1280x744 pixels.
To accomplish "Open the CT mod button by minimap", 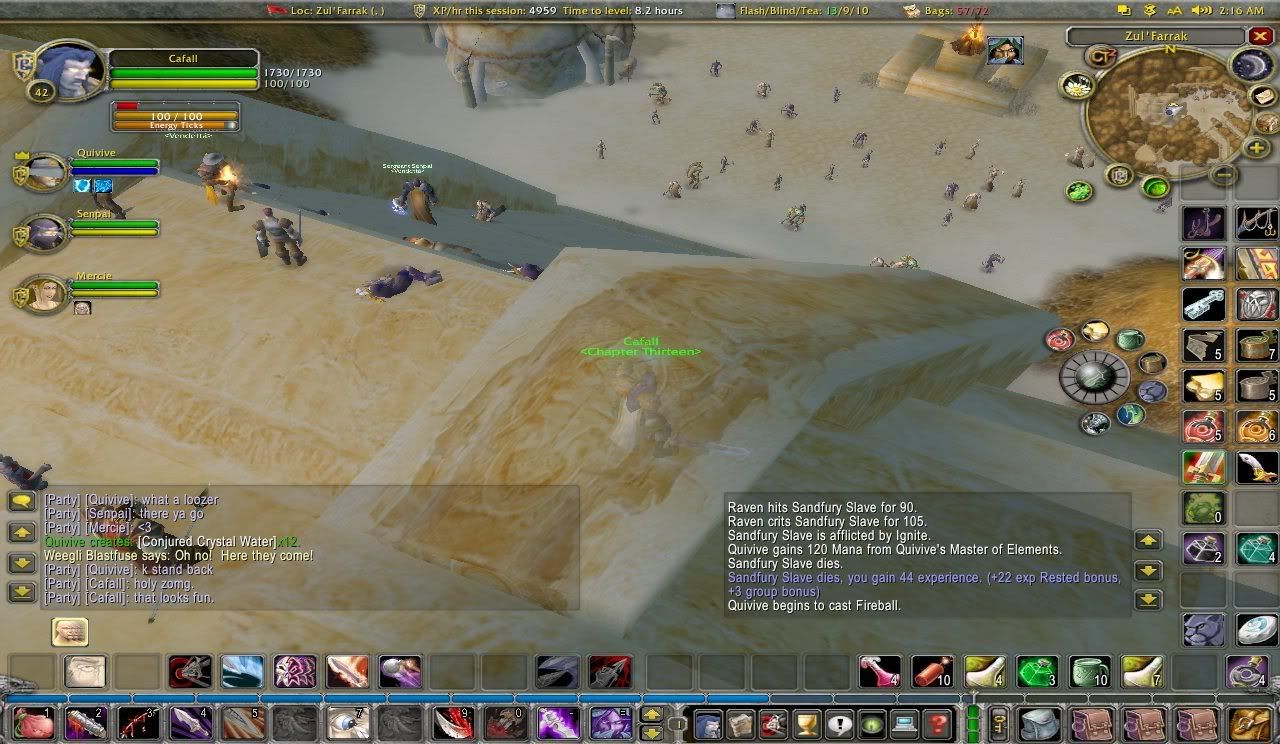I will click(x=1103, y=56).
